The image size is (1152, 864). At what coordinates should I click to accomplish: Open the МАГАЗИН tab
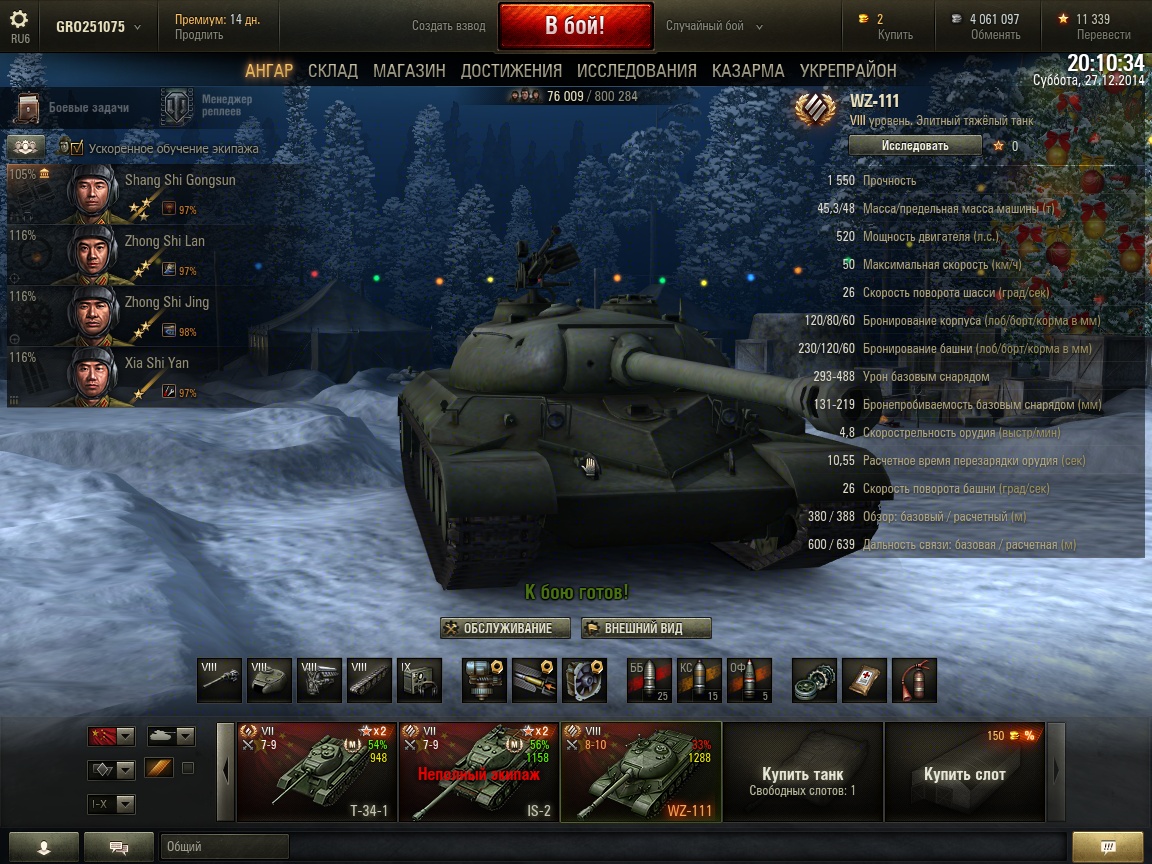(409, 71)
